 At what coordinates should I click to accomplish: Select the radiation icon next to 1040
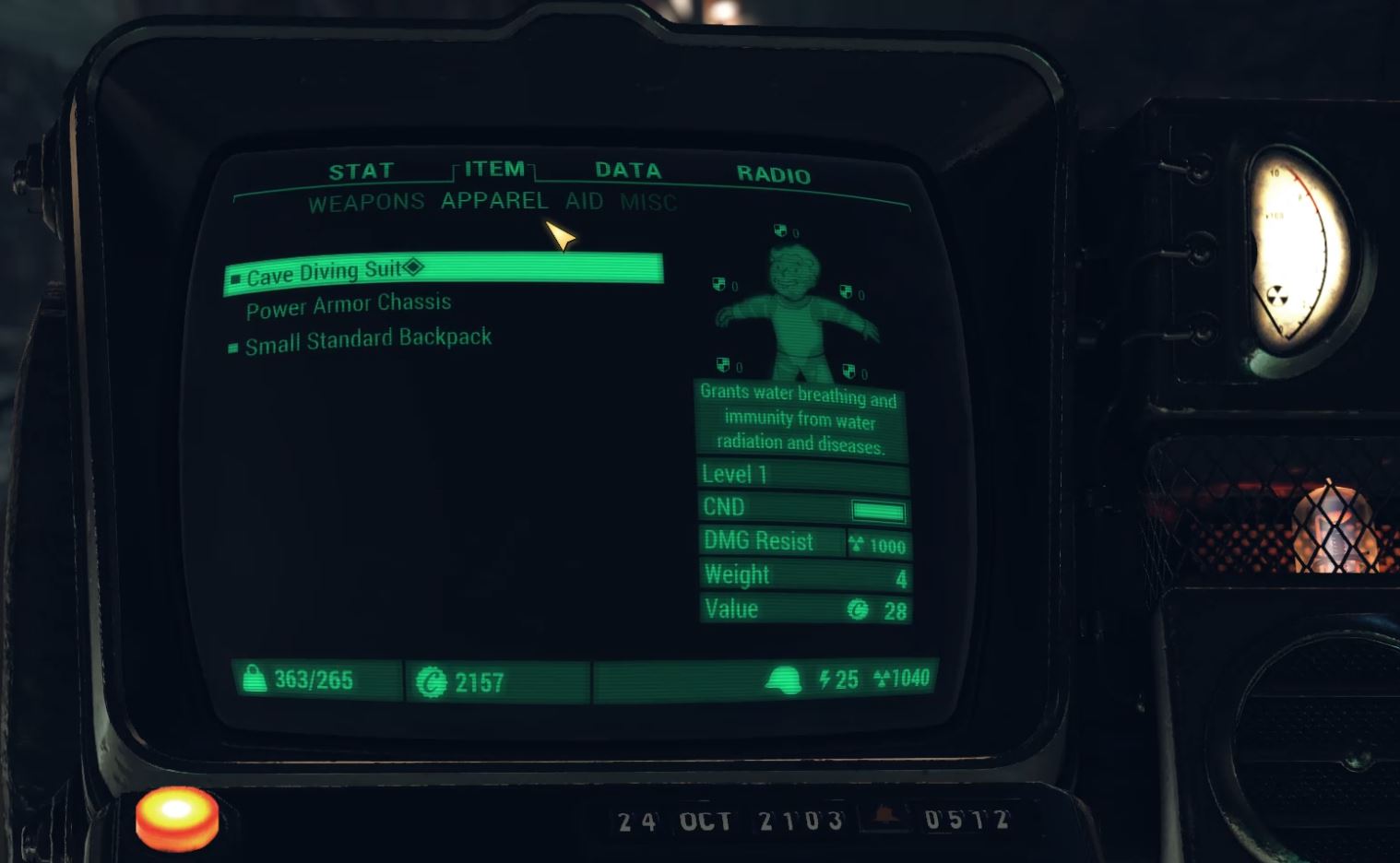(x=881, y=680)
